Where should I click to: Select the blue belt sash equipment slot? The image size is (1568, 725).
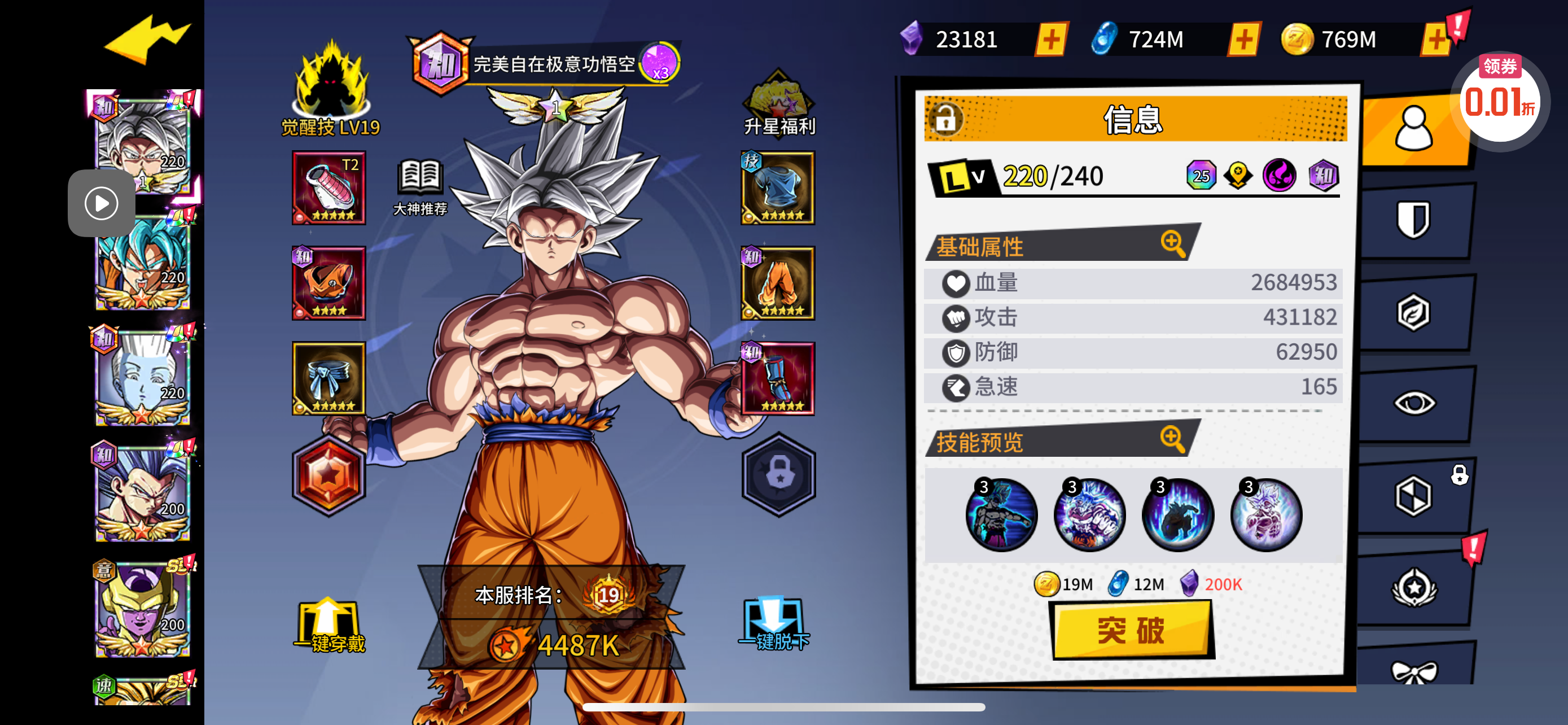(x=329, y=378)
